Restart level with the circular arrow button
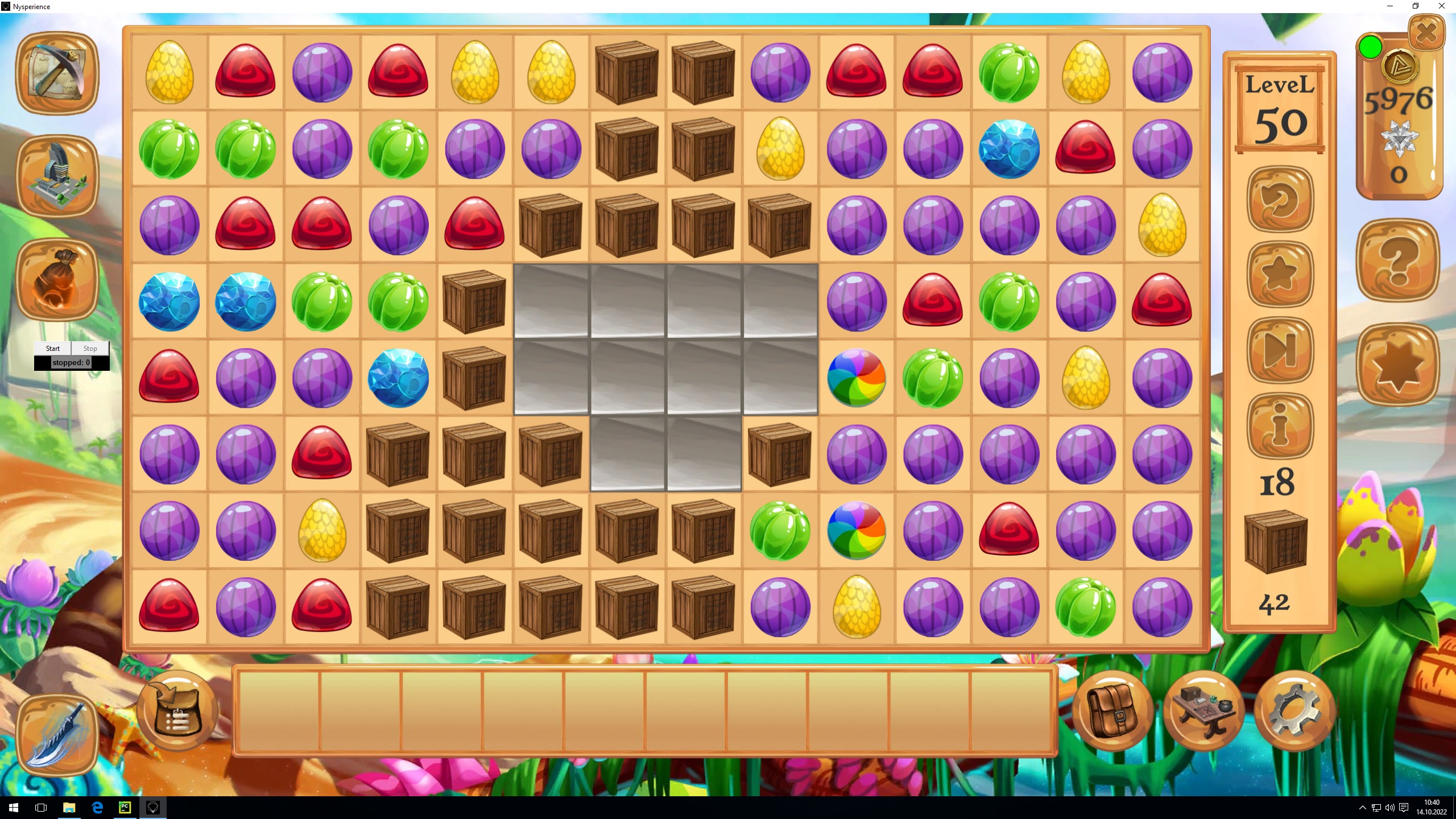Screen dimensions: 1456x819 coord(1280,199)
